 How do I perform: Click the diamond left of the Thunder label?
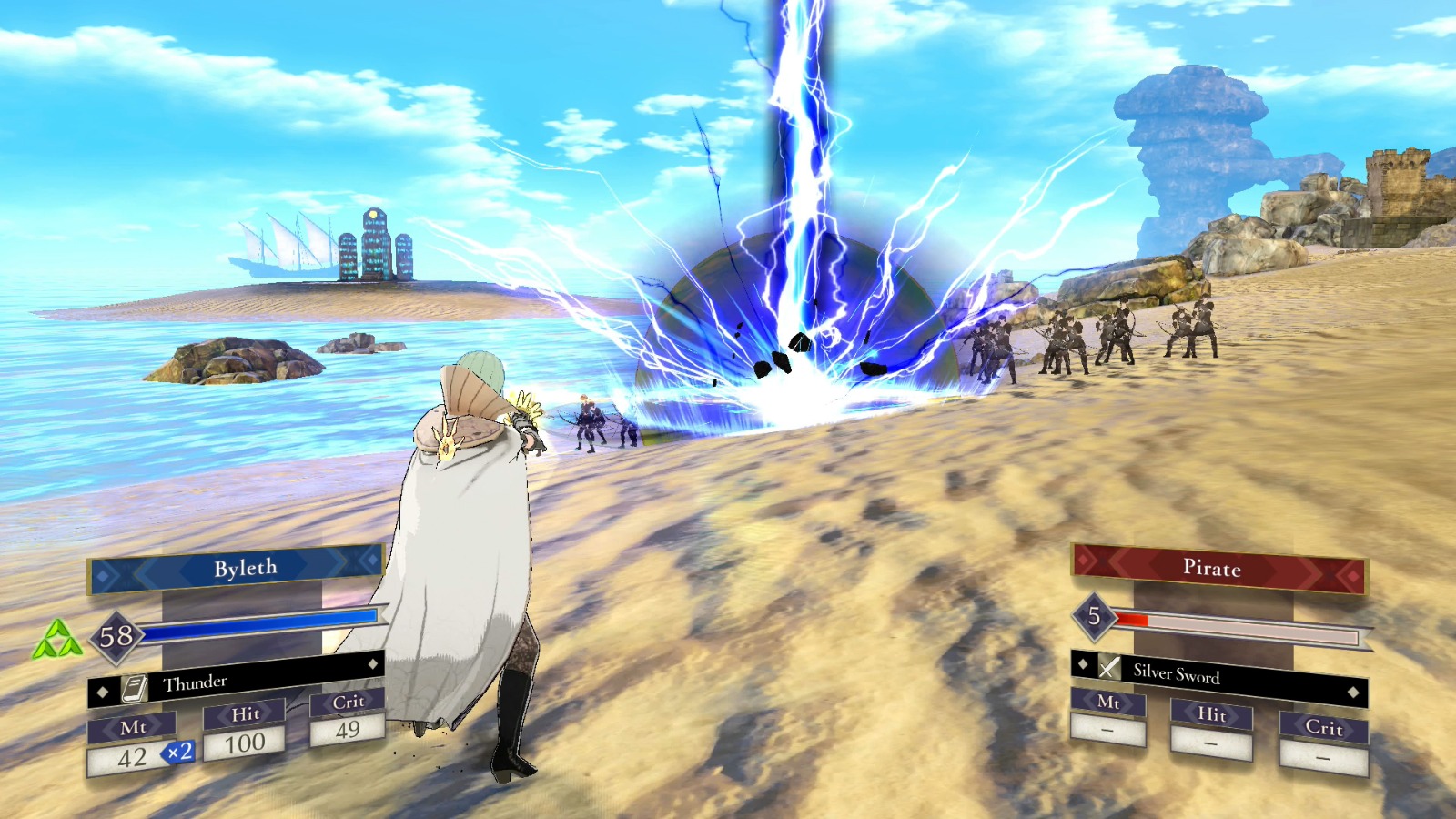(x=103, y=693)
